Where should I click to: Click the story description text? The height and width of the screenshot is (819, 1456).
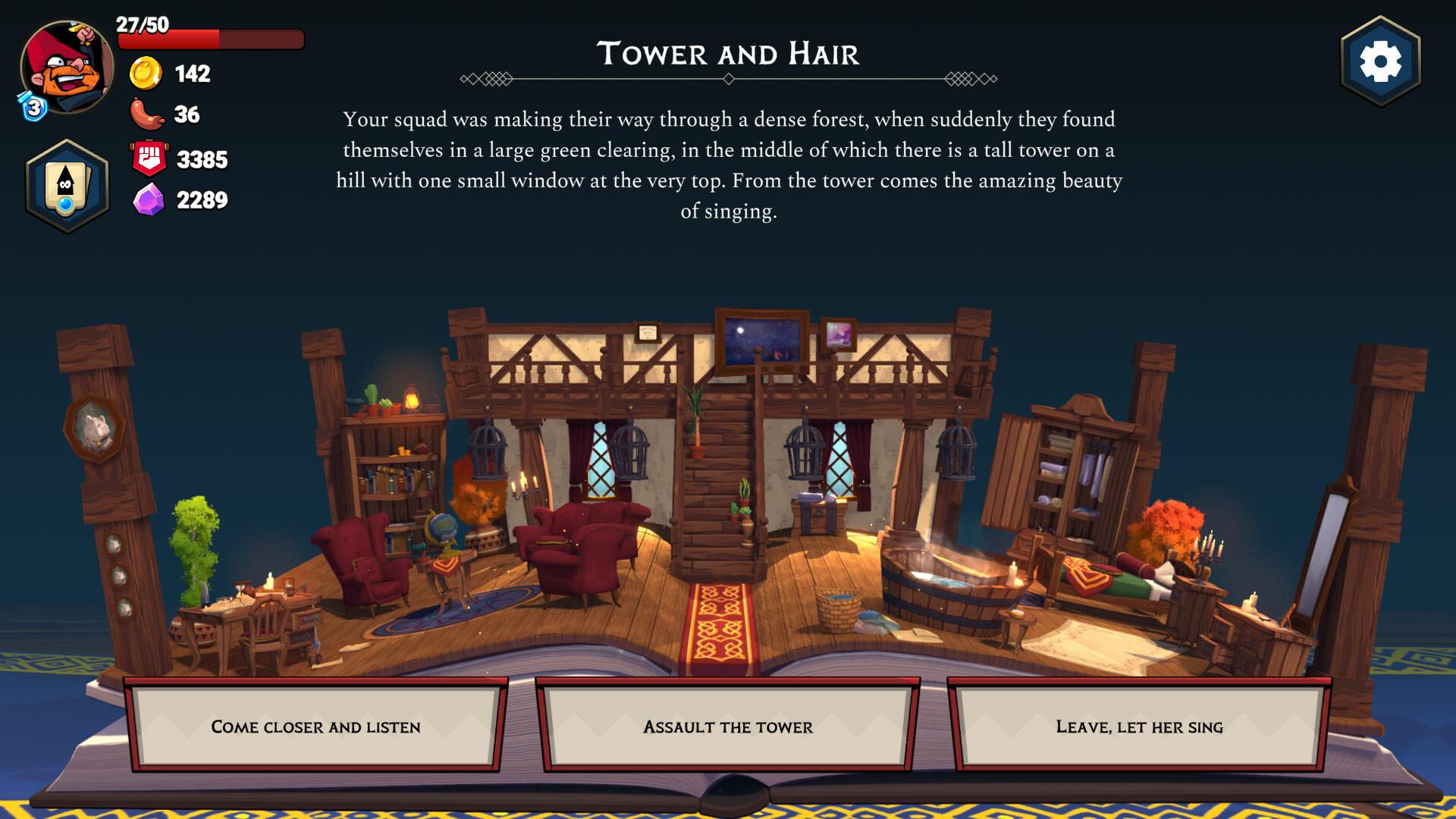(729, 167)
